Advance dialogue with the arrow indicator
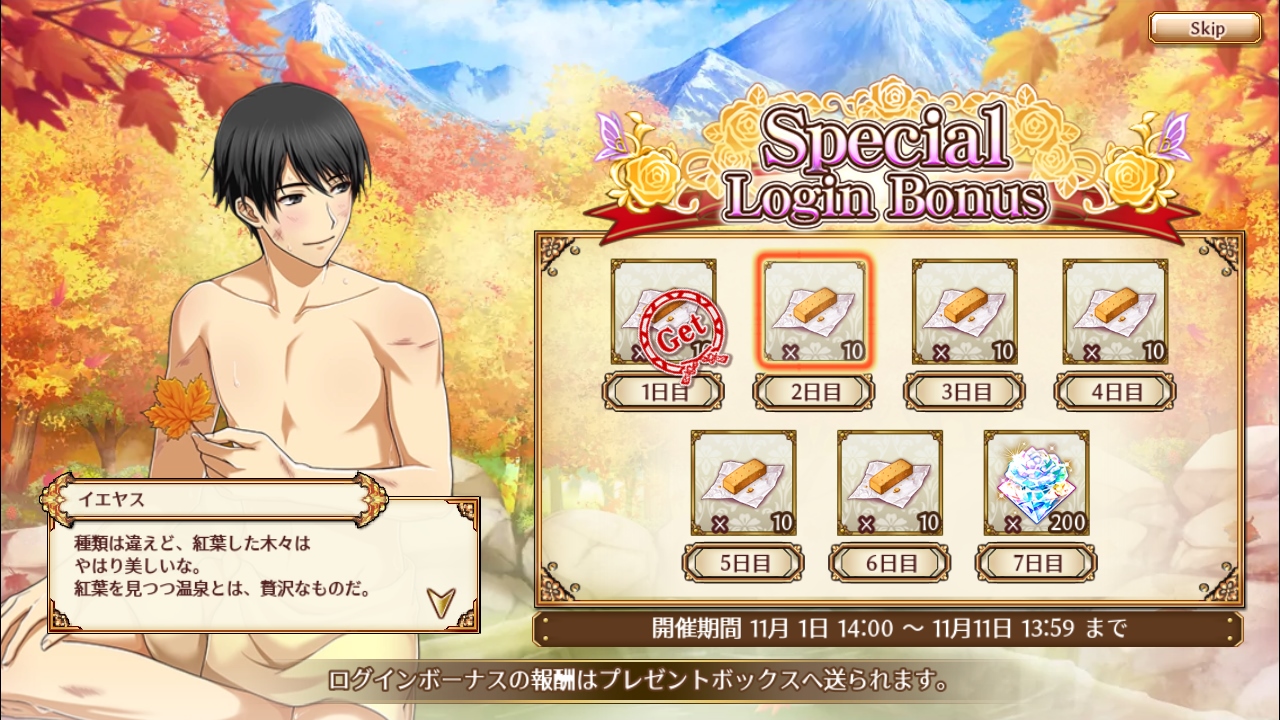This screenshot has height=720, width=1280. (440, 600)
